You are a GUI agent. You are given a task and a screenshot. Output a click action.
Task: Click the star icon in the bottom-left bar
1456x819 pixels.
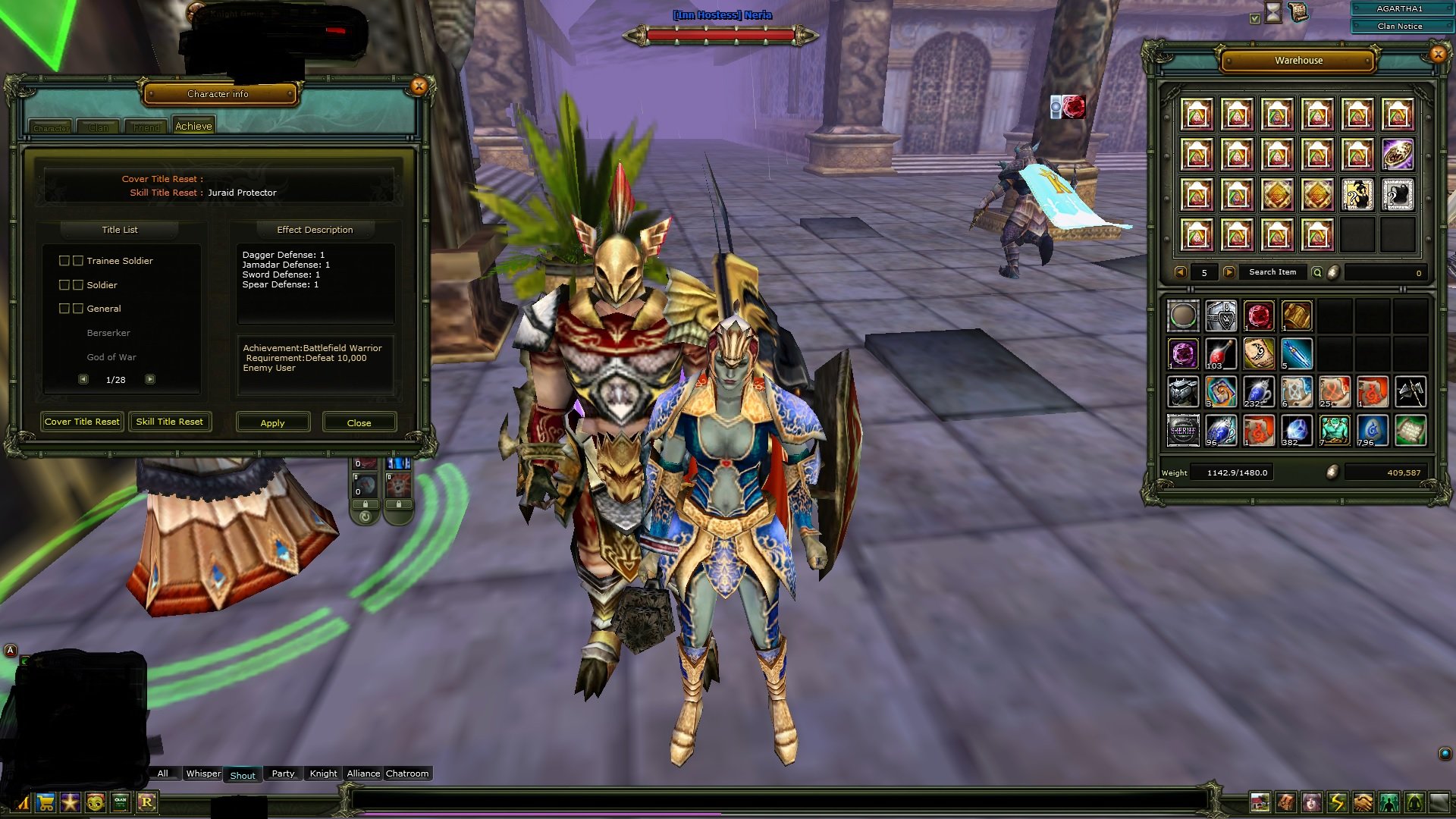pos(70,802)
